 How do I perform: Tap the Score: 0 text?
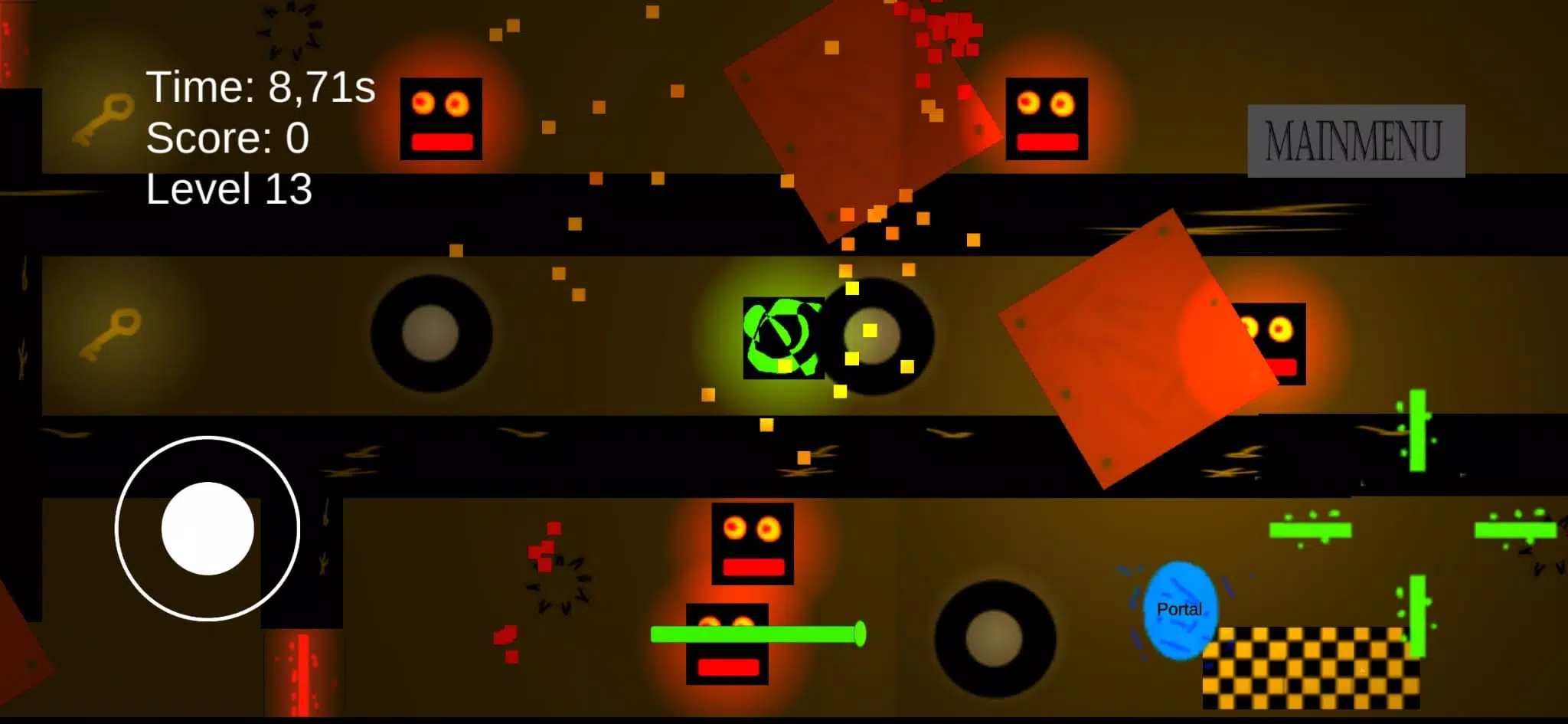pyautogui.click(x=227, y=139)
